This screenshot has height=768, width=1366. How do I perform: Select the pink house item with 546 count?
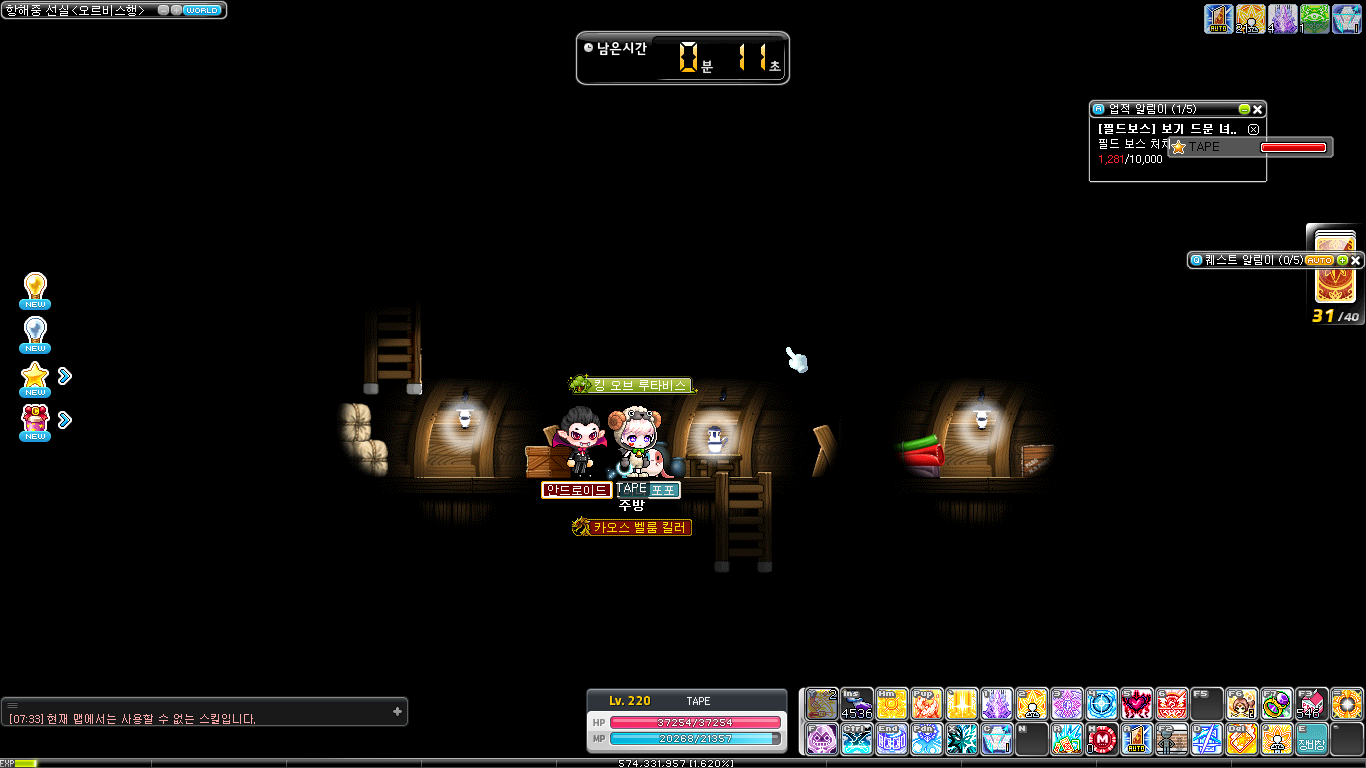[x=1312, y=704]
